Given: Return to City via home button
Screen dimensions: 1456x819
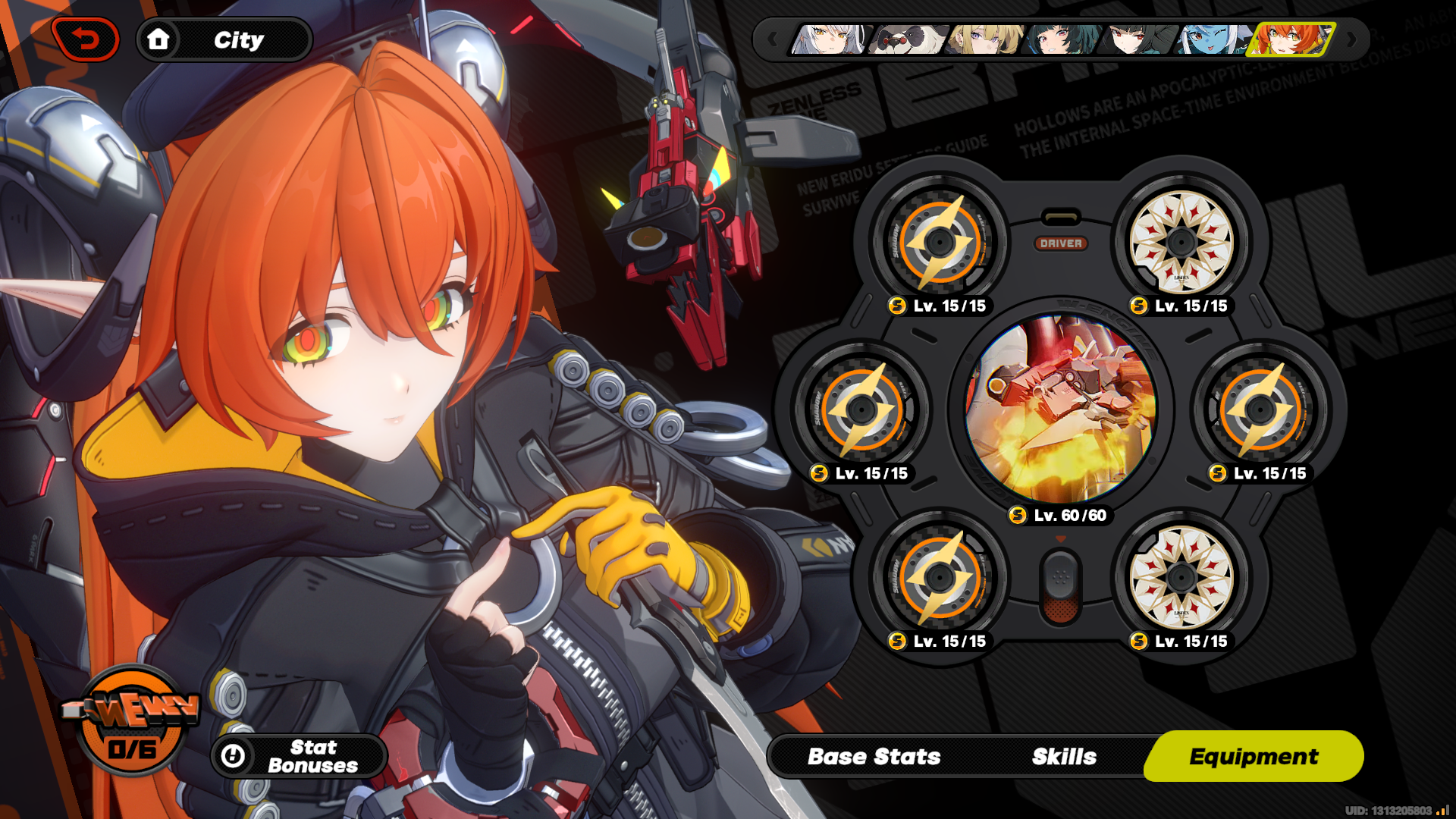Looking at the screenshot, I should pyautogui.click(x=224, y=39).
